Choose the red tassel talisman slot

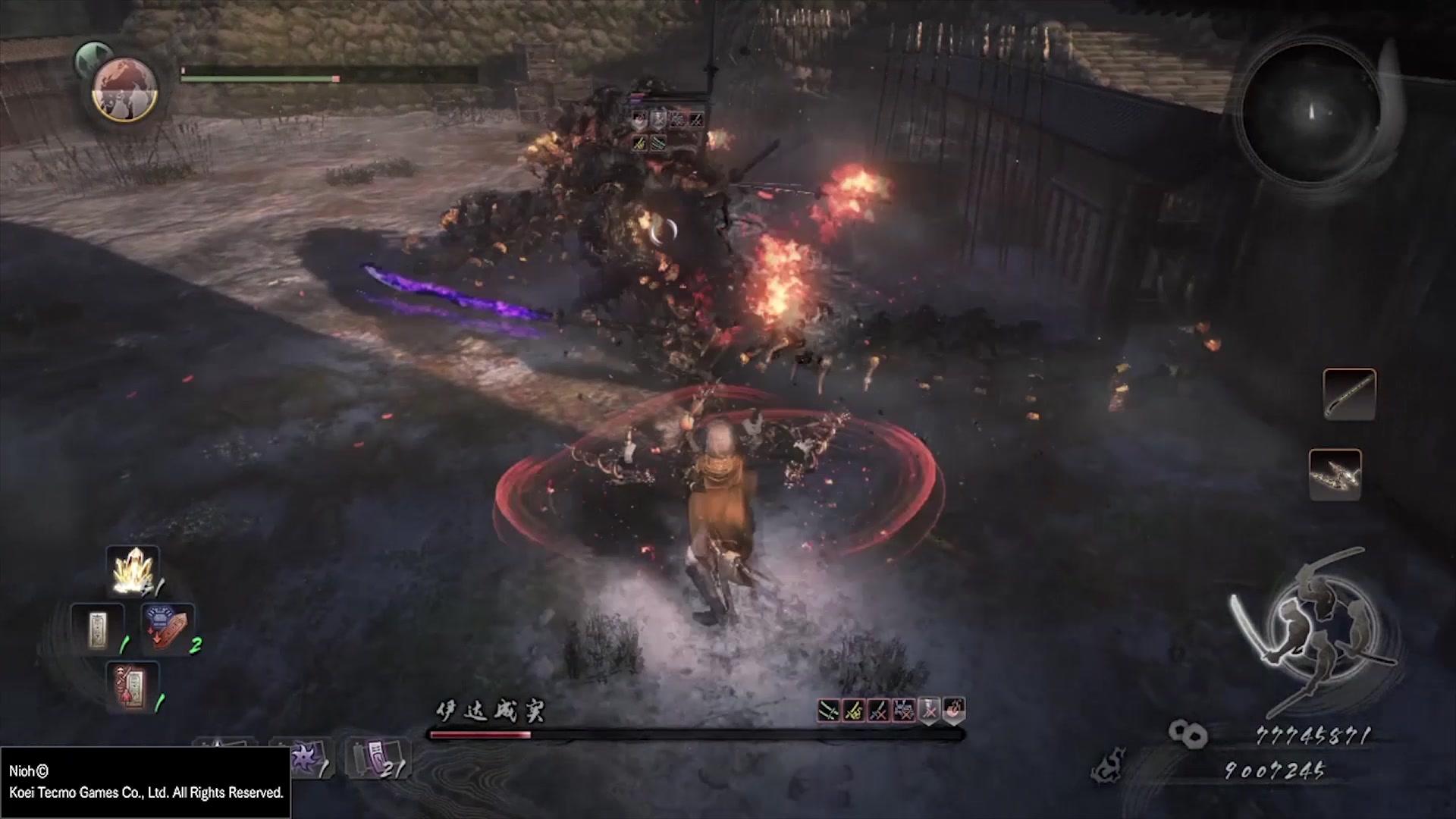click(132, 686)
